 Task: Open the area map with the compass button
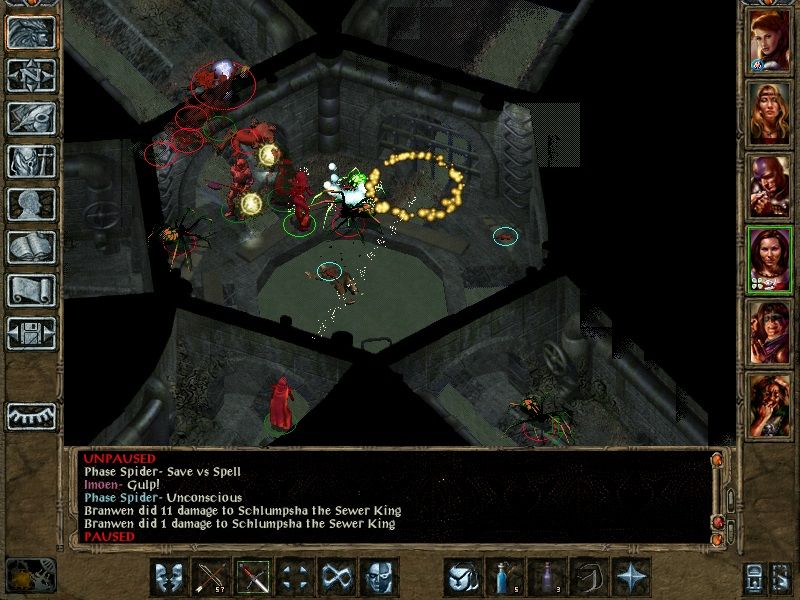tap(31, 75)
